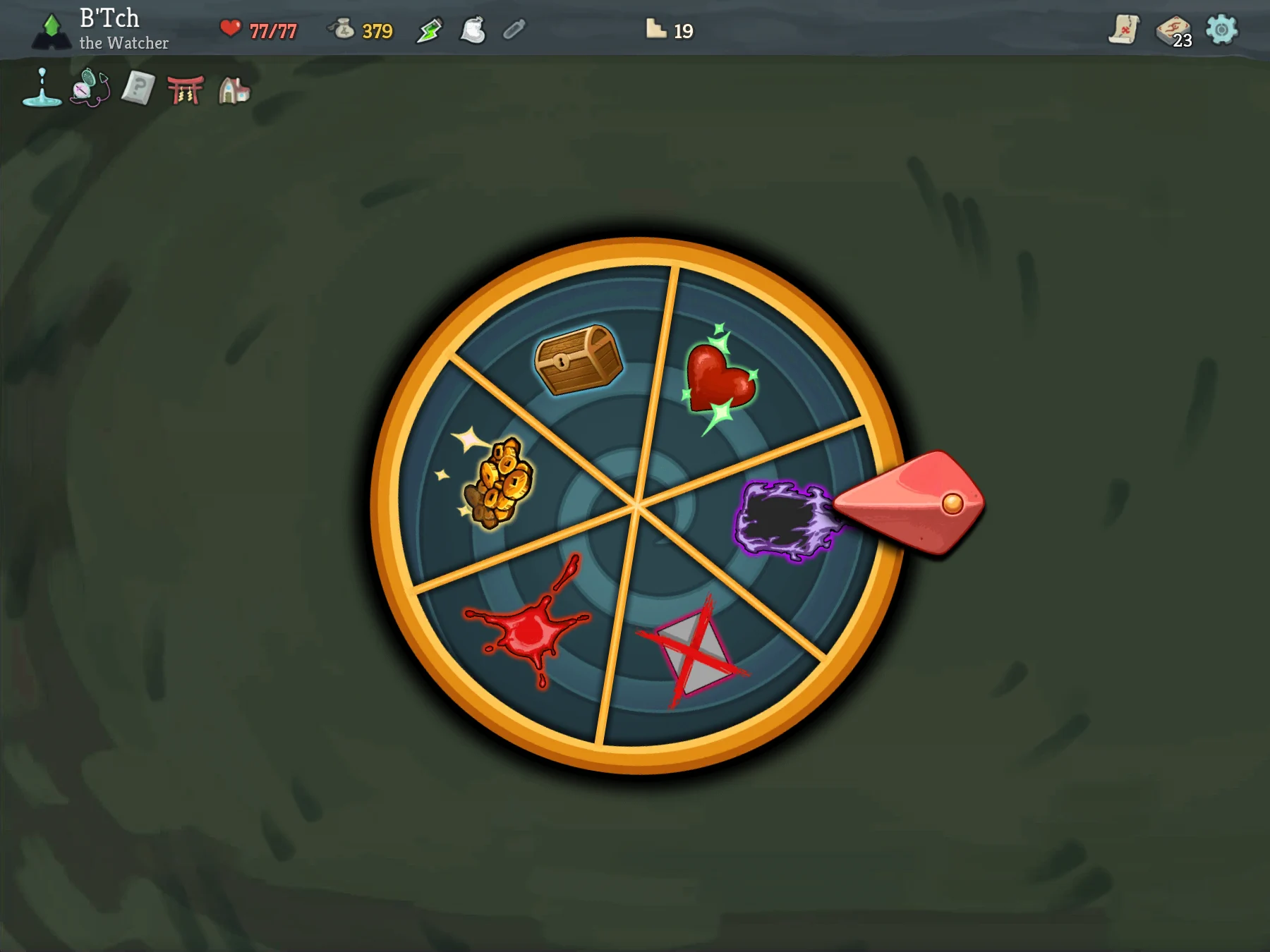Image resolution: width=1270 pixels, height=952 pixels.
Task: Select the green lightning potion
Action: [x=430, y=30]
